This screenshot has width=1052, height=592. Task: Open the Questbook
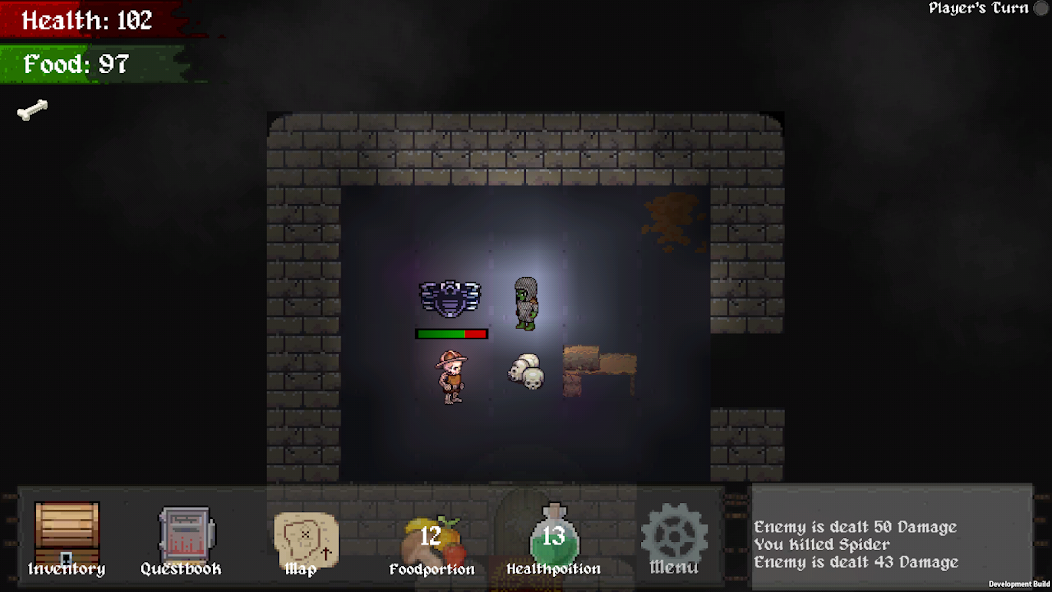(184, 537)
